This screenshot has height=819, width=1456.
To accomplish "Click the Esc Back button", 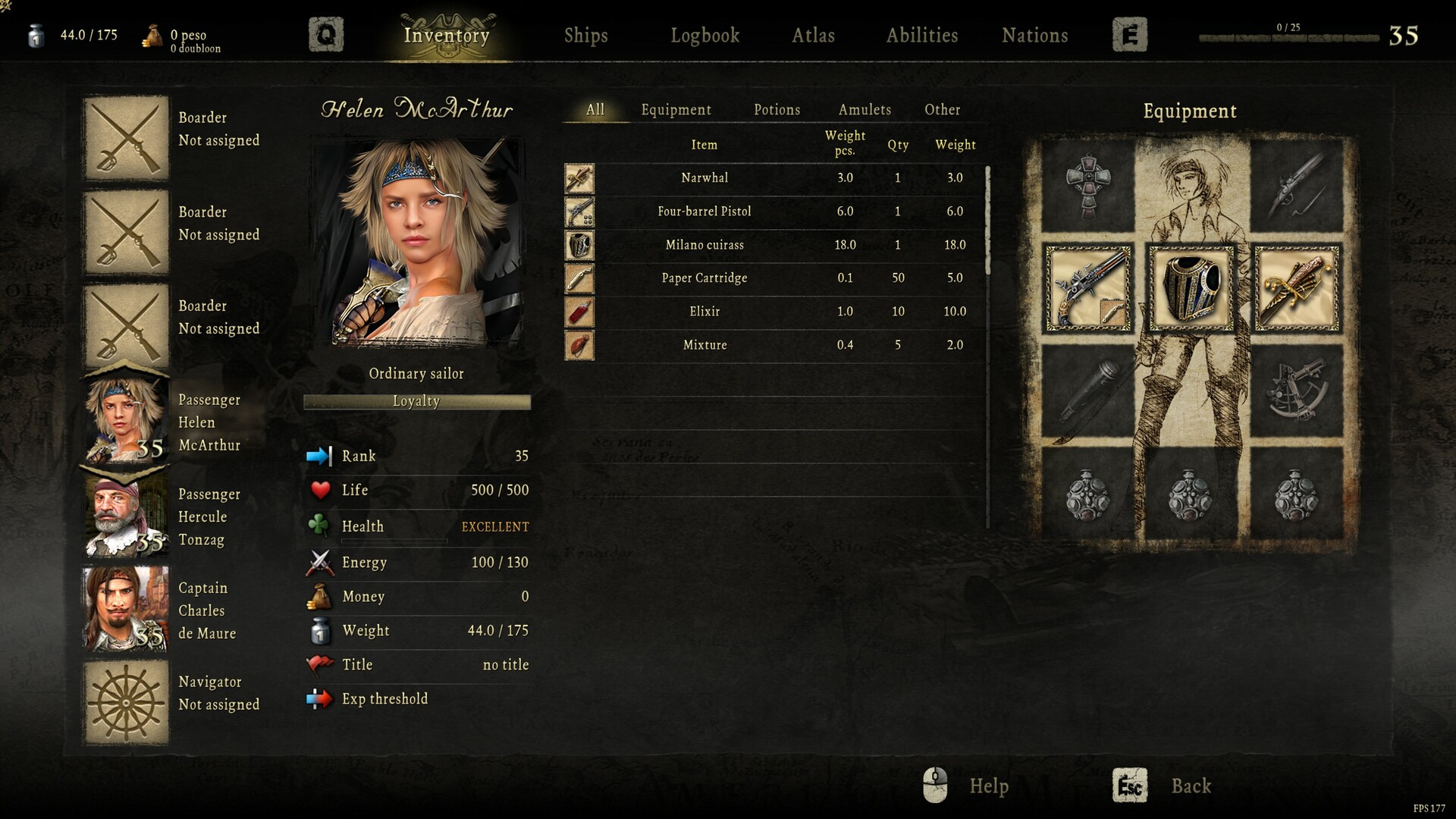I will [1129, 786].
